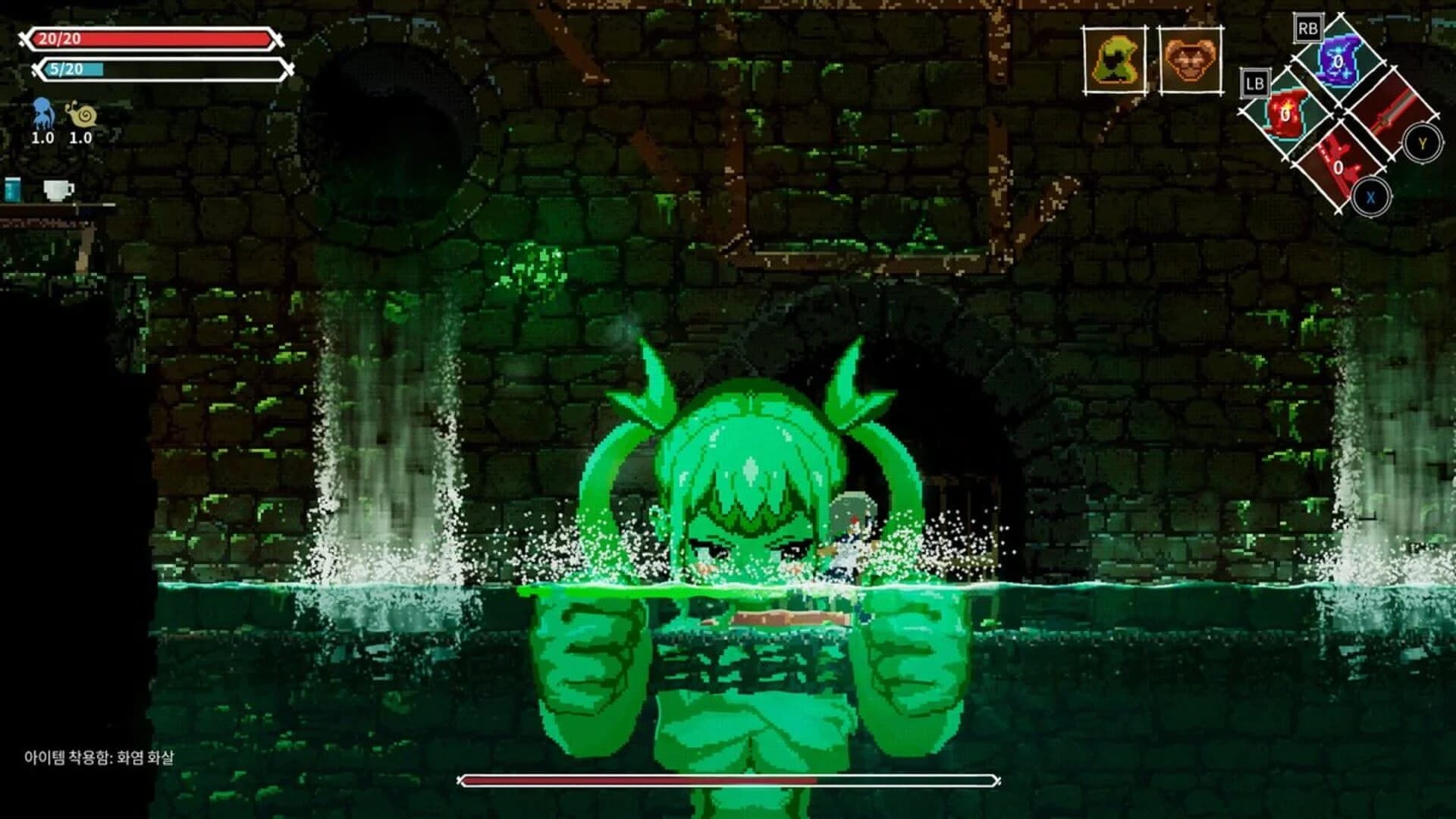Click the green hooded item slot top right
The width and height of the screenshot is (1456, 819).
(x=1114, y=60)
